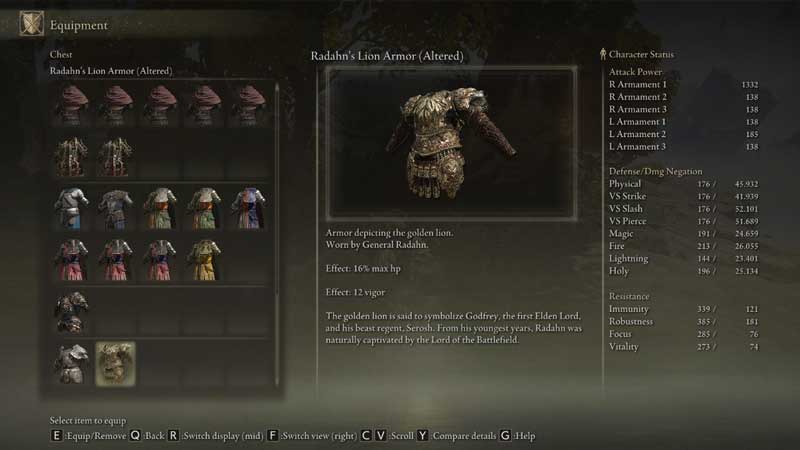
Task: Click the Radahn's Lion Armor preview image
Action: [451, 141]
